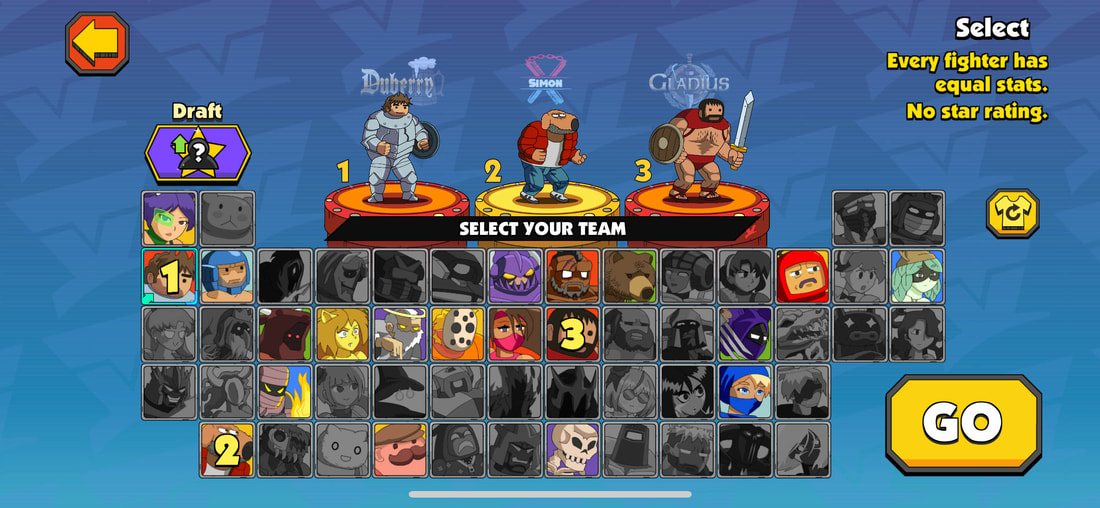The width and height of the screenshot is (1100, 508).
Task: Select the brown bear fighter
Action: 630,276
